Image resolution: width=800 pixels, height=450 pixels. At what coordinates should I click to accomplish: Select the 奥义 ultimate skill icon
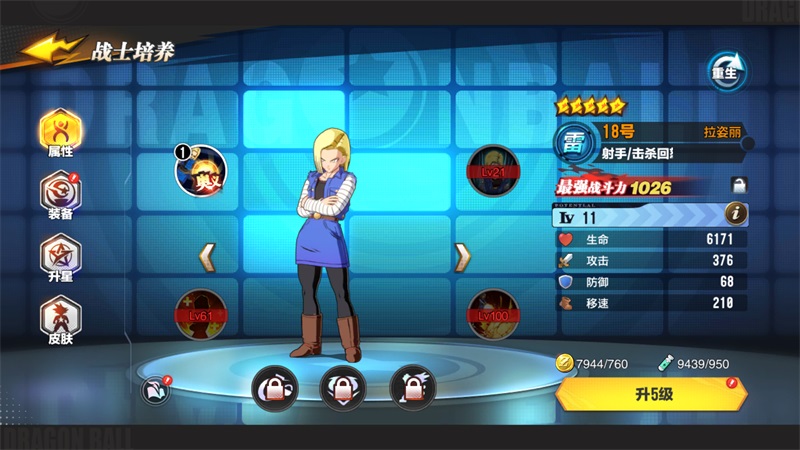199,169
